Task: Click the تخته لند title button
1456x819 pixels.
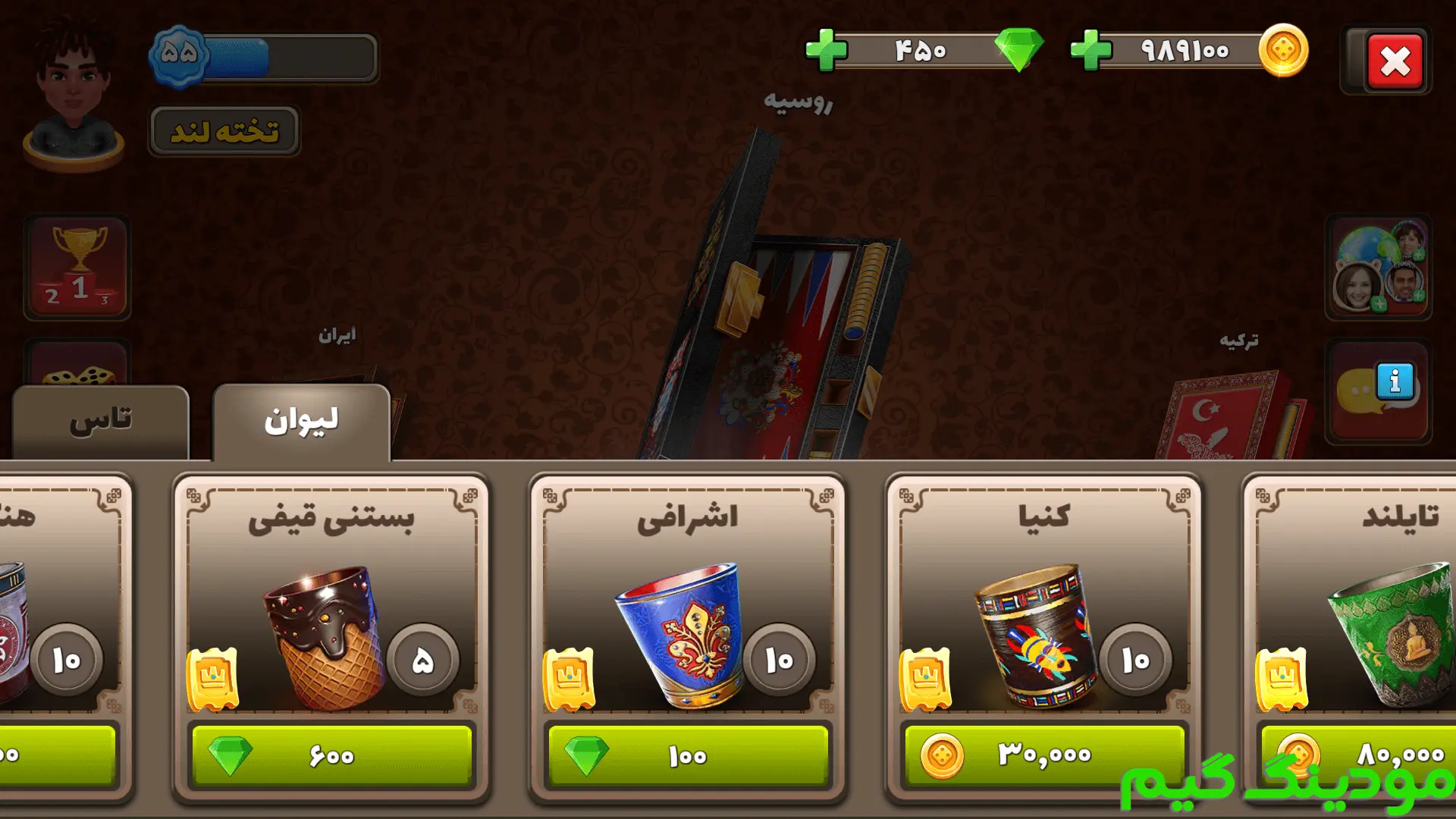Action: (x=224, y=131)
